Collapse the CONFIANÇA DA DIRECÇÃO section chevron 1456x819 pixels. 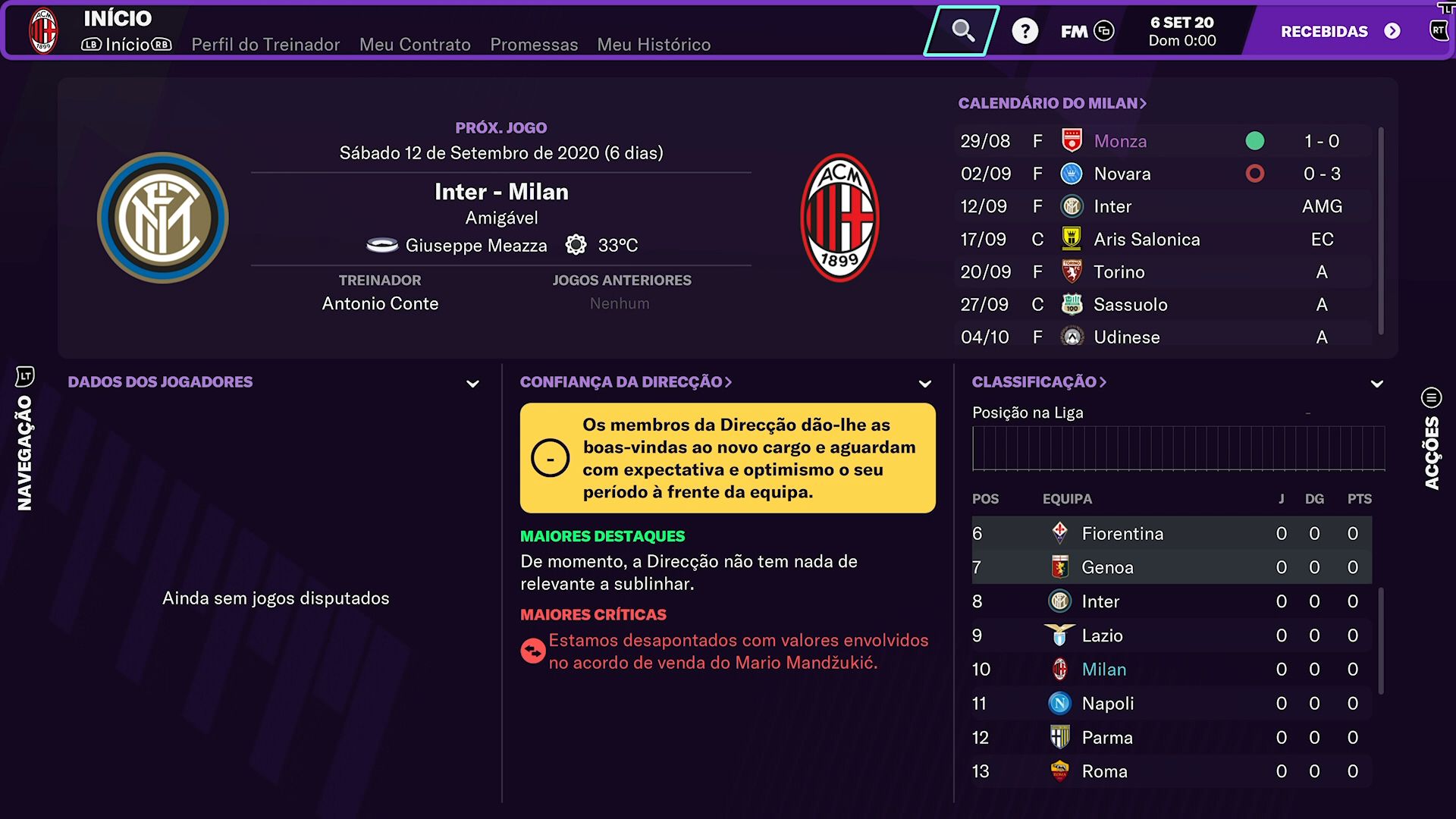pyautogui.click(x=924, y=384)
